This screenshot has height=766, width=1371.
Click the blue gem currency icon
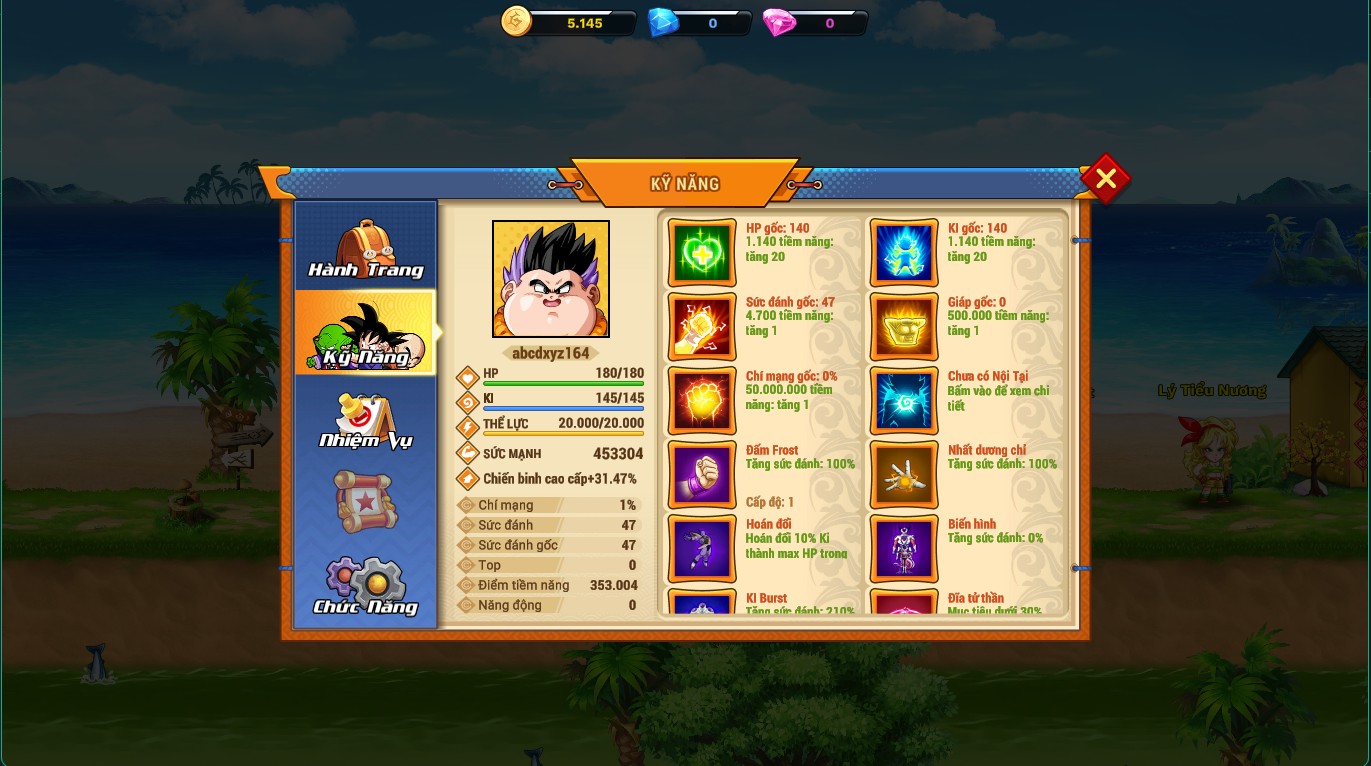click(662, 22)
